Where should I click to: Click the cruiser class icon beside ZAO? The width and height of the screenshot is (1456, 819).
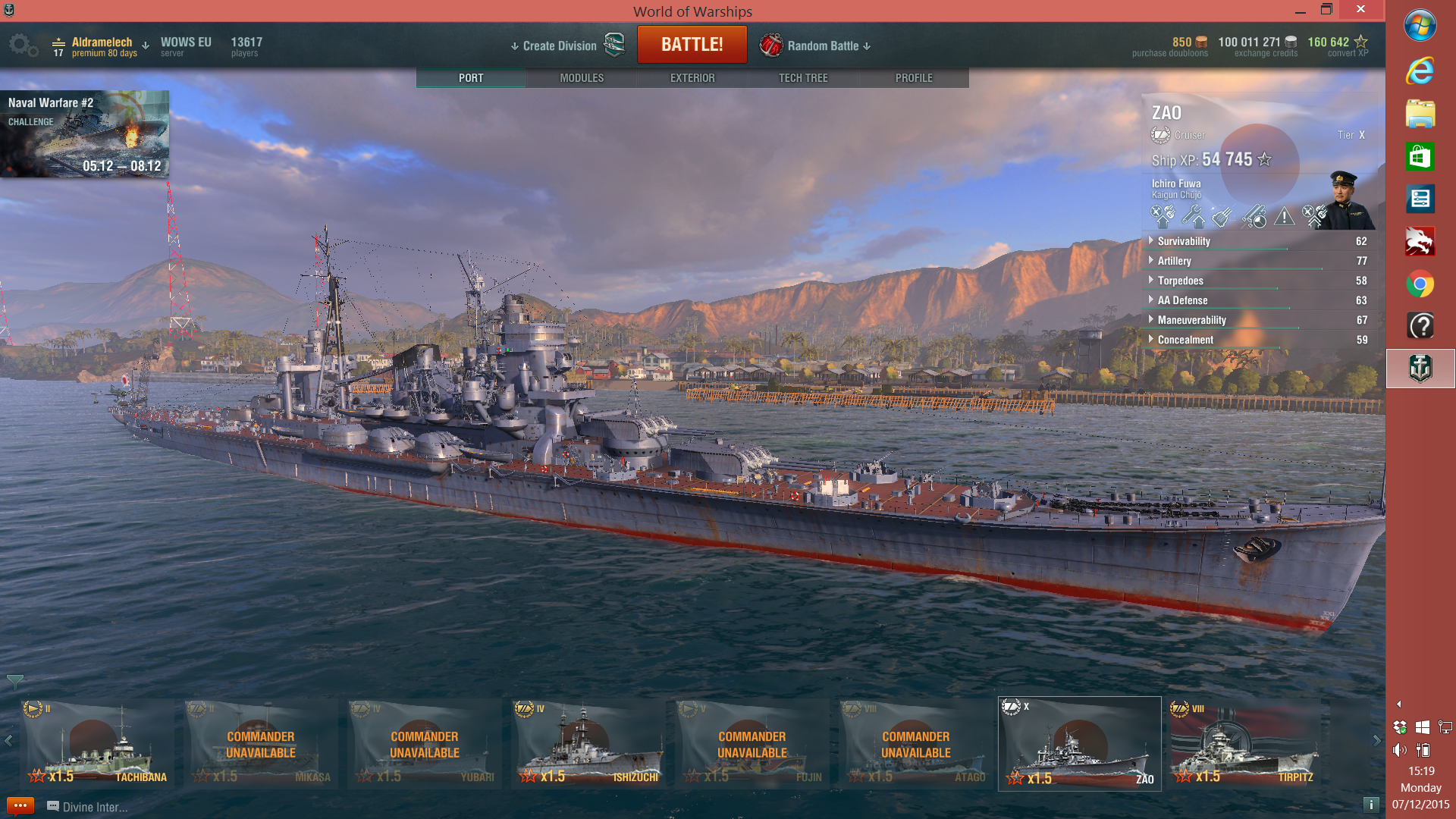pyautogui.click(x=1159, y=135)
